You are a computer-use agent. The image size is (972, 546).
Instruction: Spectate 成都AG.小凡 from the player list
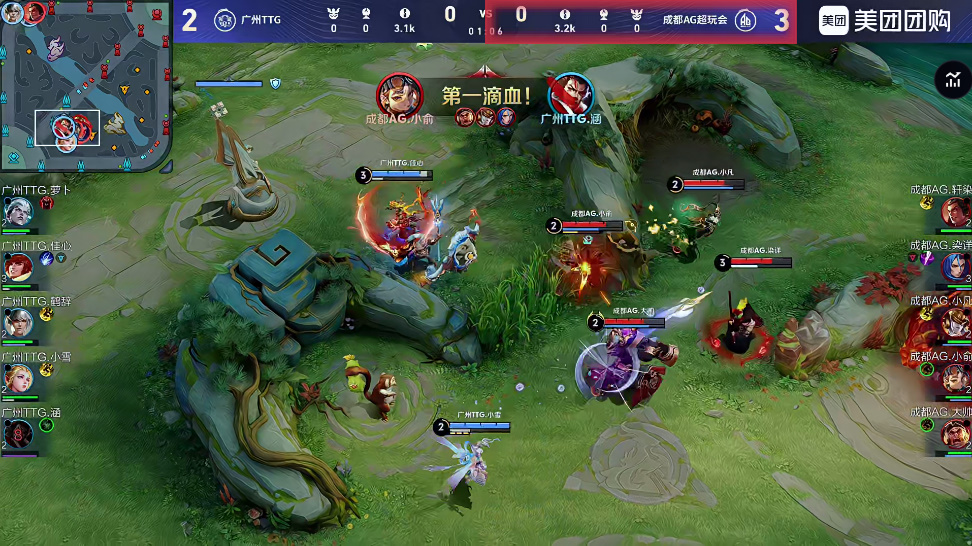(x=956, y=322)
